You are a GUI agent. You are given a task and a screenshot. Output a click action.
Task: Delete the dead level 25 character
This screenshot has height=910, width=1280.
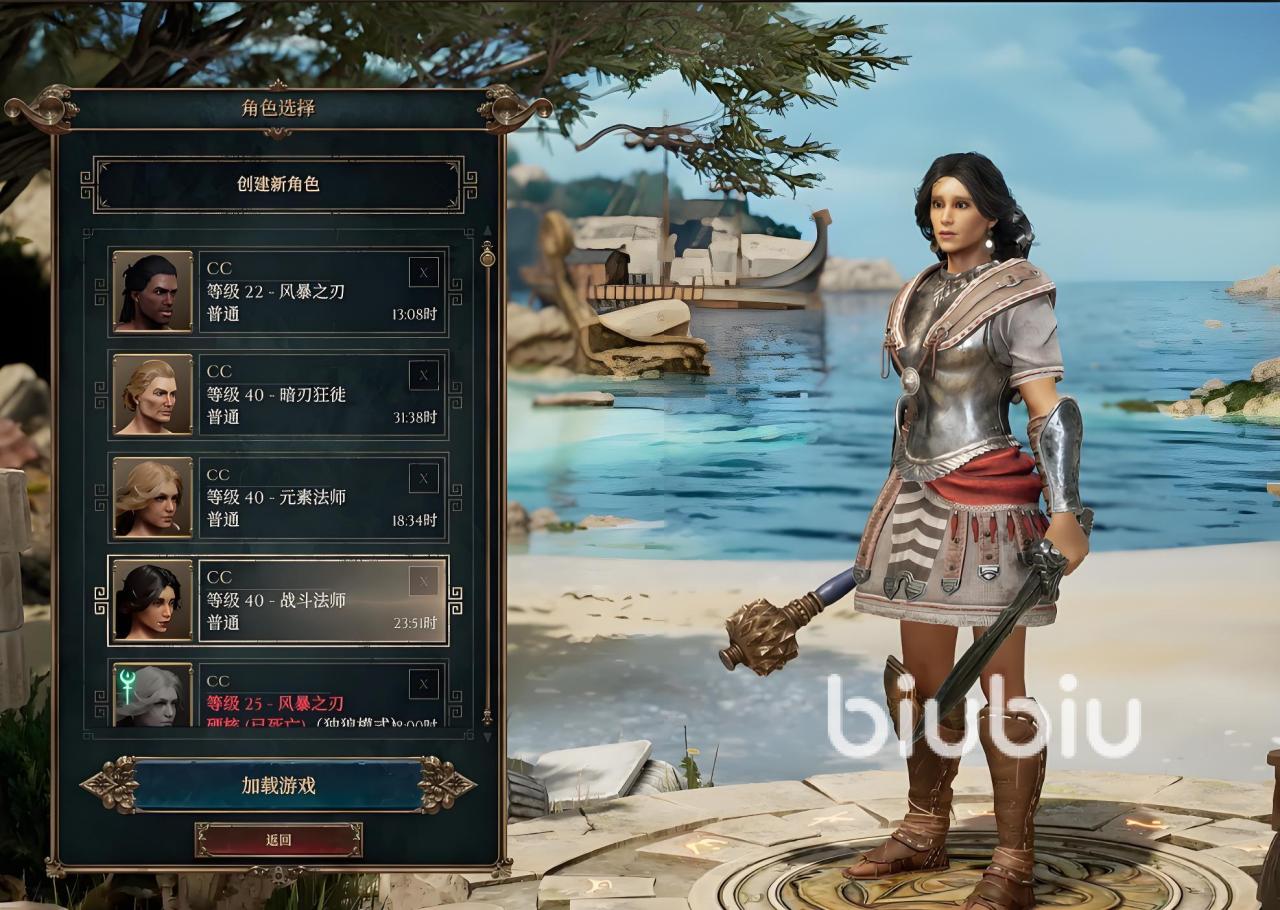(x=423, y=684)
